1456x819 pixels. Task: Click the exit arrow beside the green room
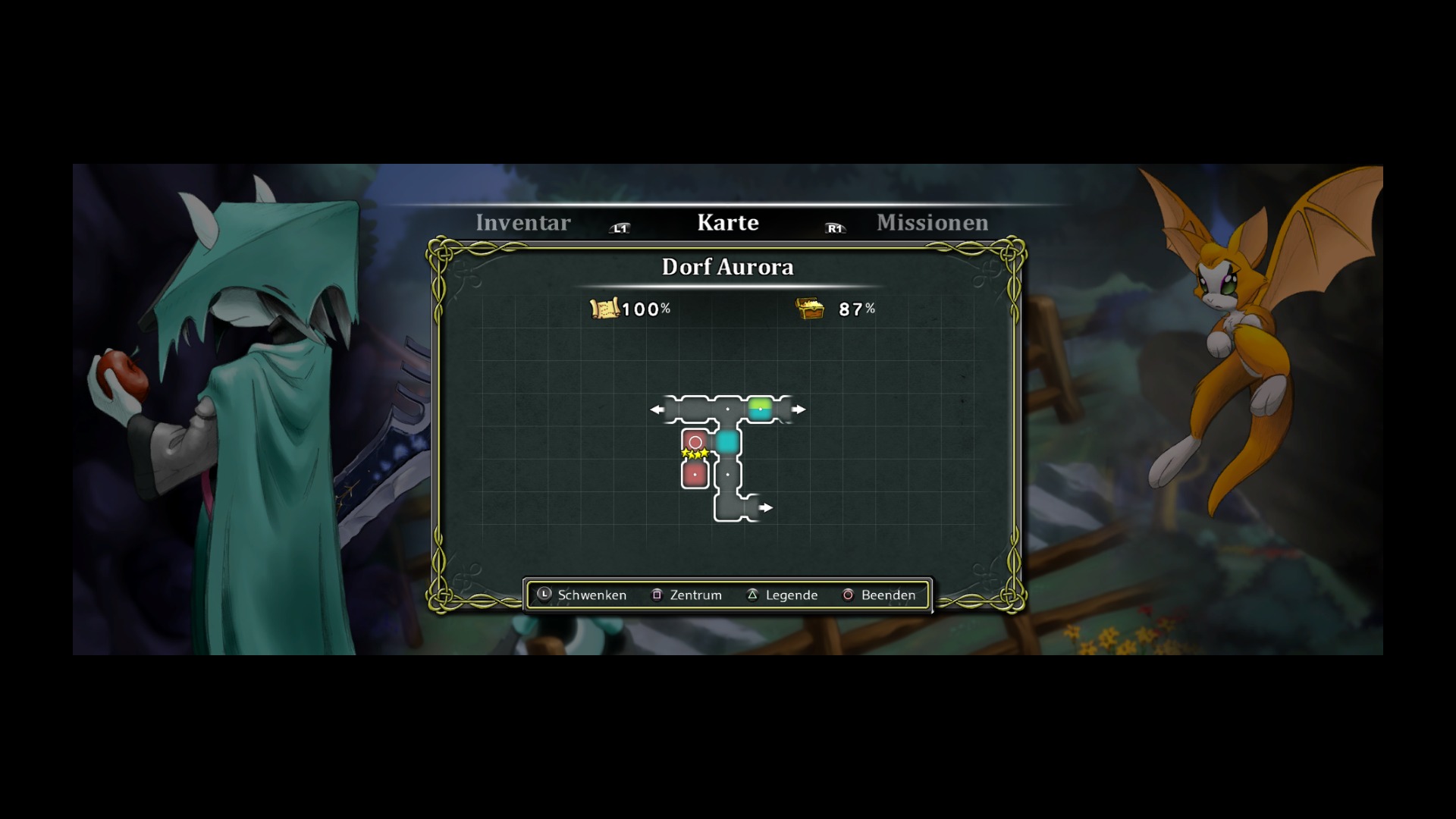coord(799,409)
